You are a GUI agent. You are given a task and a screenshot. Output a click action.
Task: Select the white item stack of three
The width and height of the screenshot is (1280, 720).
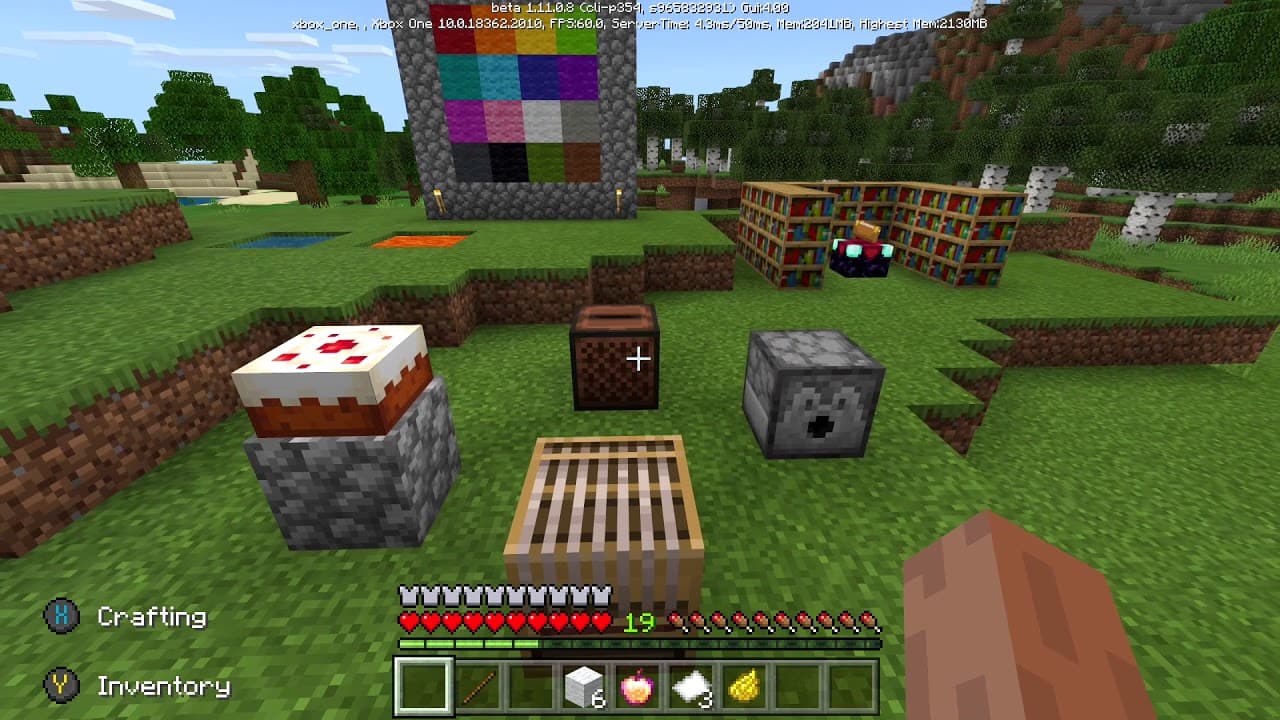(x=691, y=687)
